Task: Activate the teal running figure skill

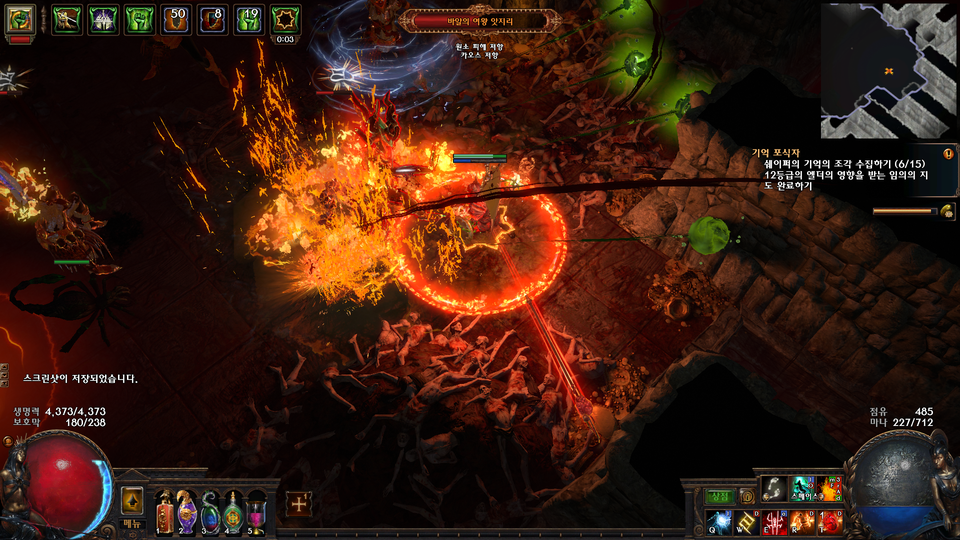Action: coord(803,489)
